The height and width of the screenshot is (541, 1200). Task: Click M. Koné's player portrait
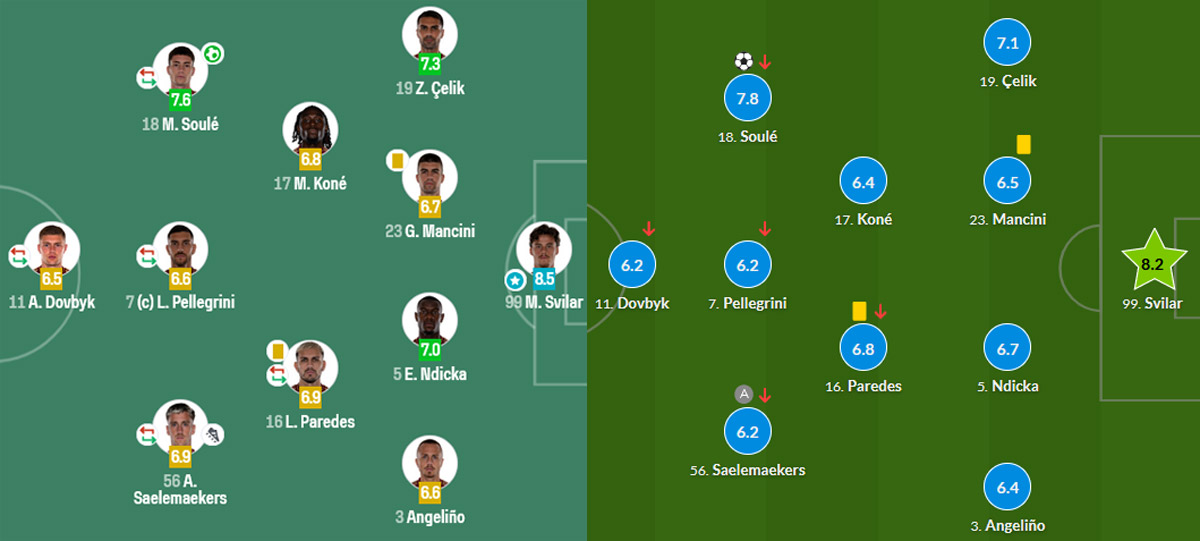pos(310,128)
